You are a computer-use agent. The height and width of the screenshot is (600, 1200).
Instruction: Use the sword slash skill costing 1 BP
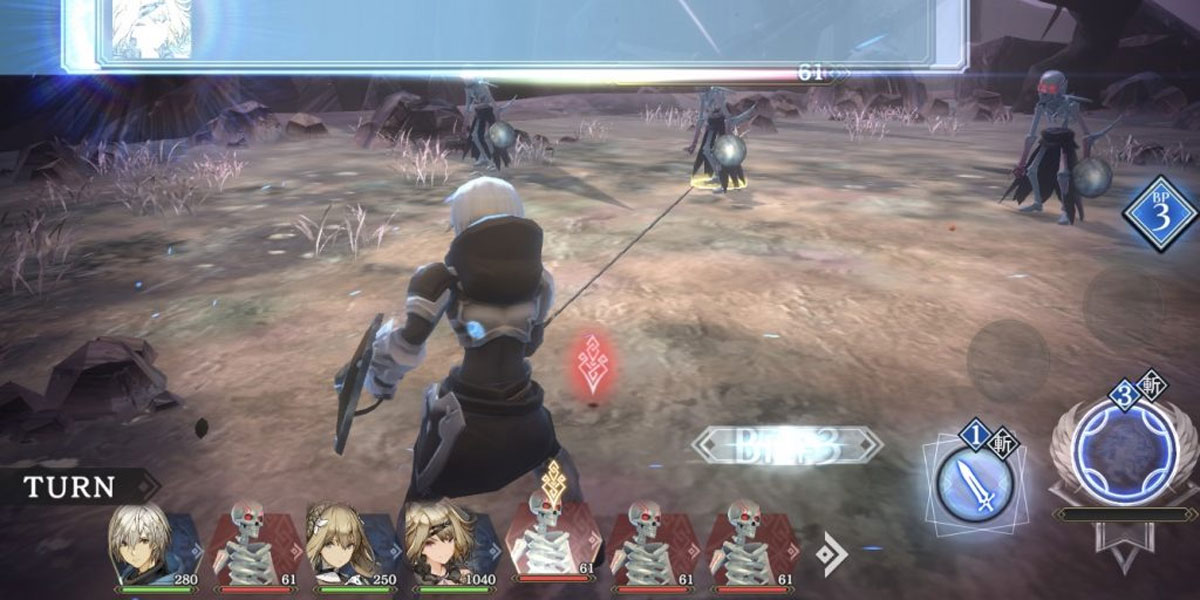click(x=974, y=485)
